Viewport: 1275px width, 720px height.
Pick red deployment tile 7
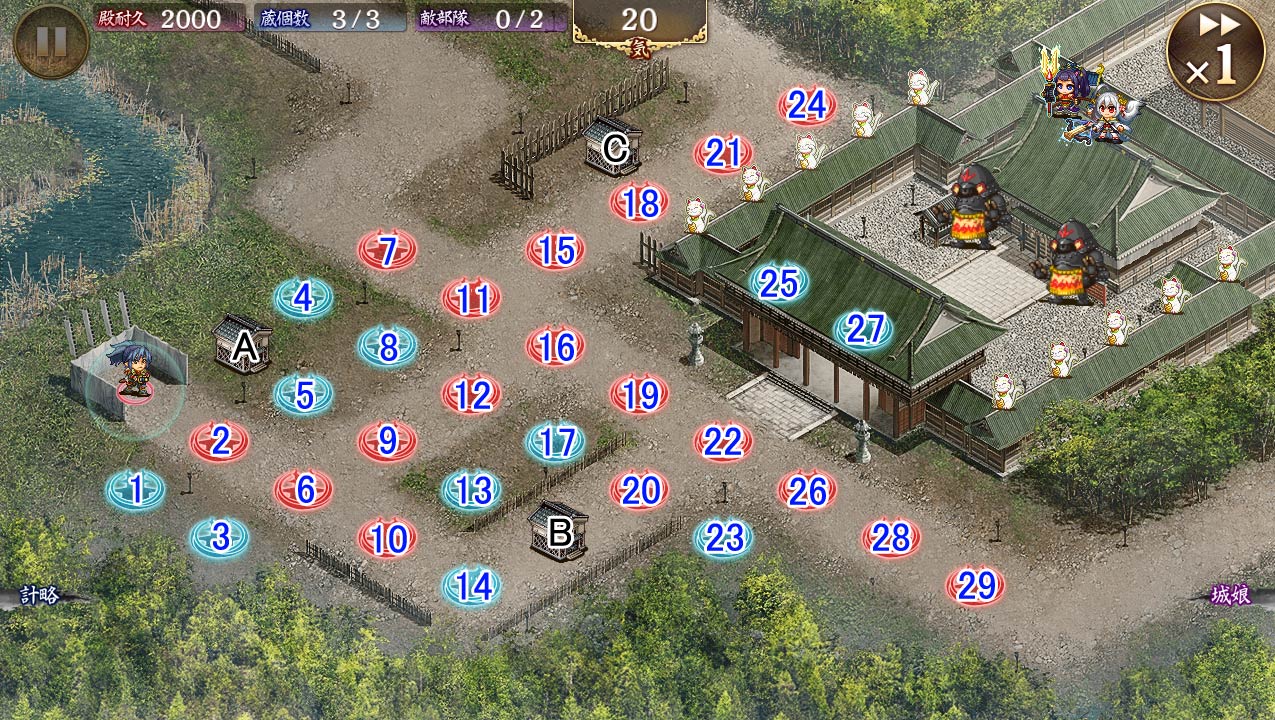click(x=388, y=250)
